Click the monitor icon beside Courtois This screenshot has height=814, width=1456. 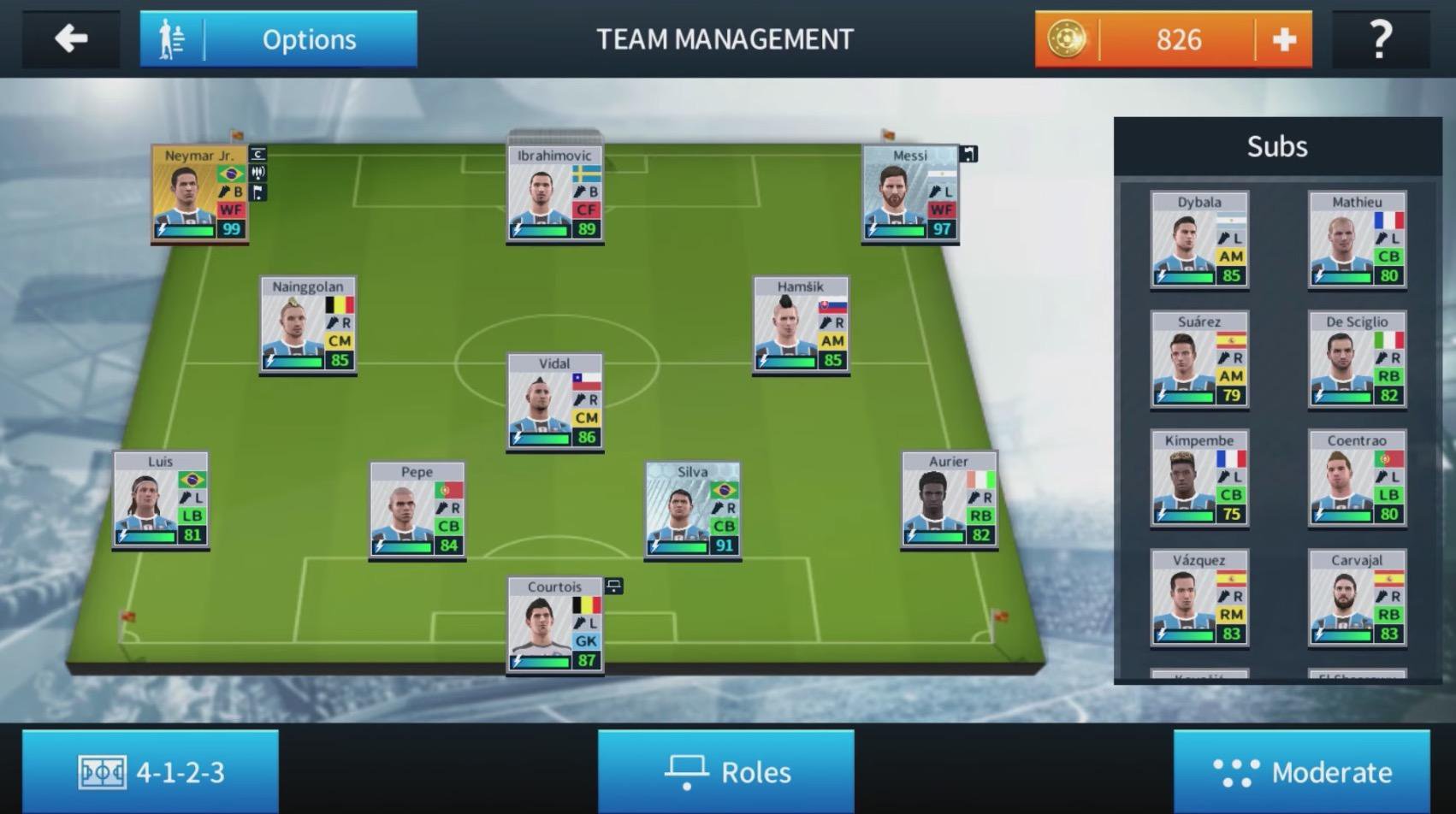tap(613, 587)
